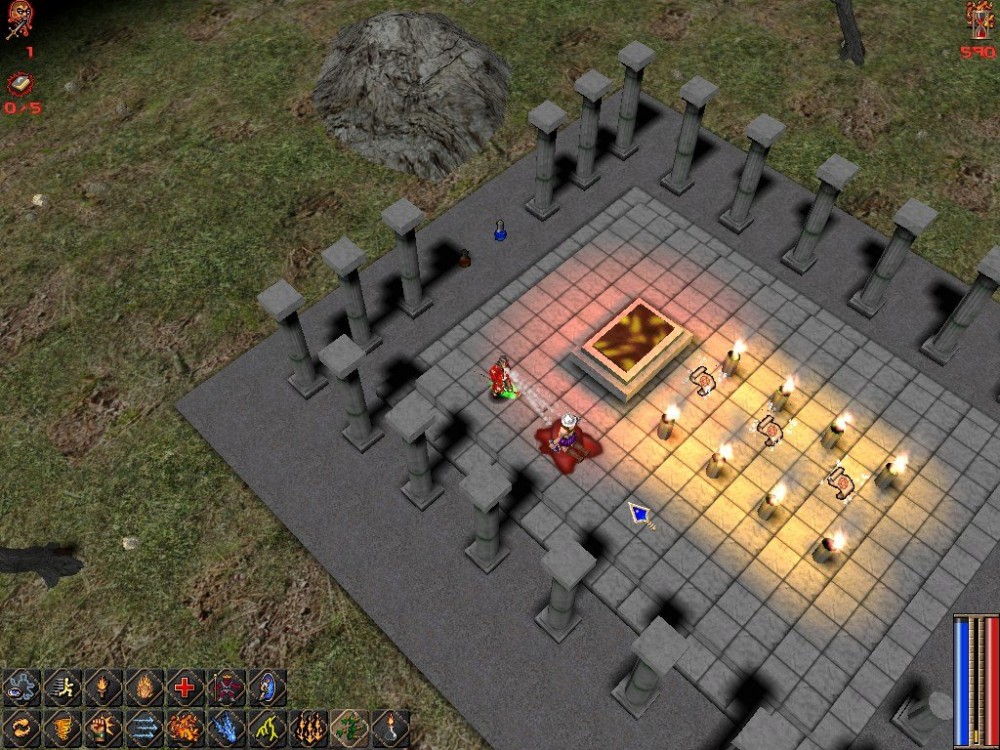Select the red-robed mage spell icon
The height and width of the screenshot is (750, 1000).
226,688
